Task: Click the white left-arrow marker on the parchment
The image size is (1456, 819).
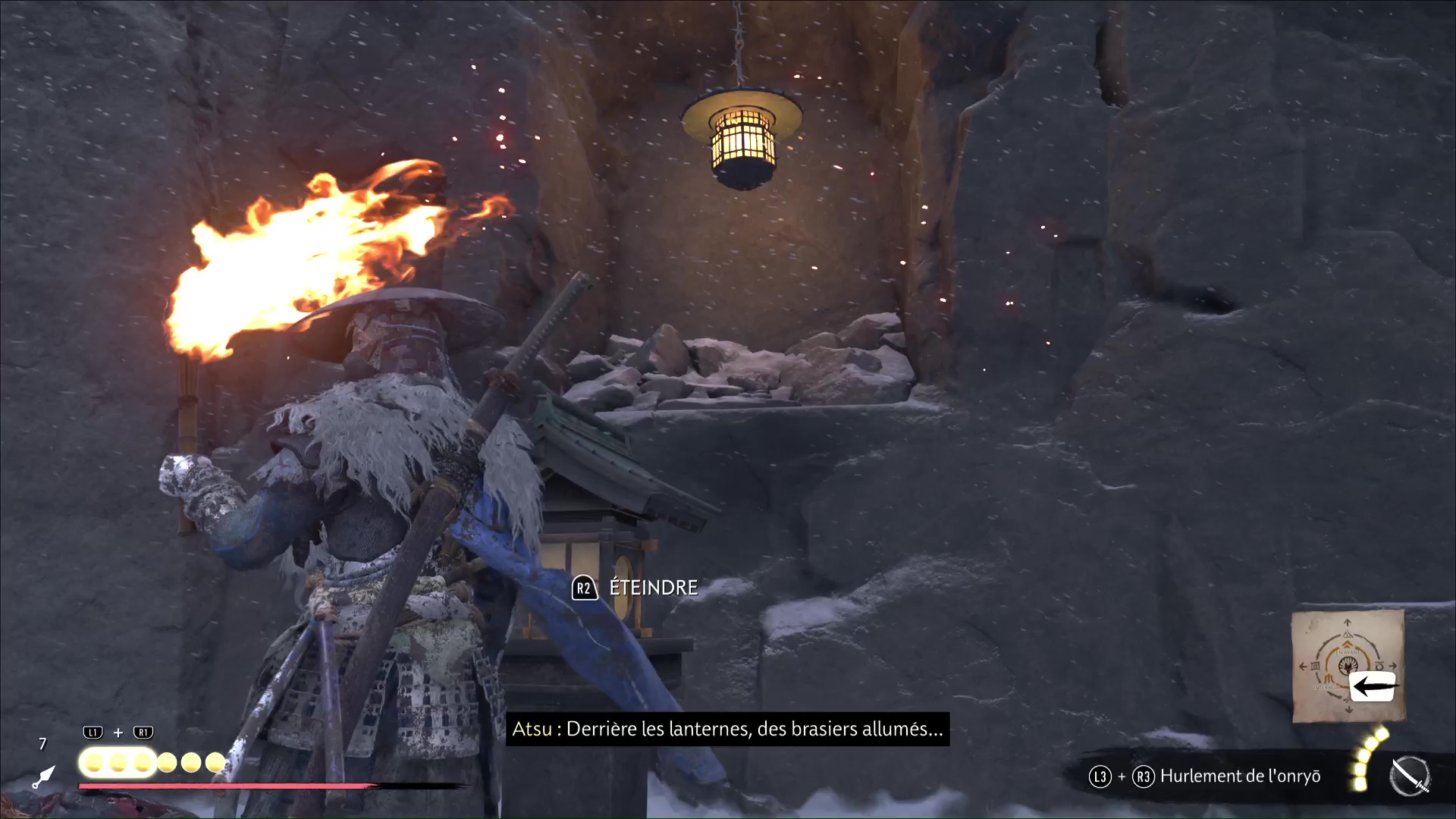Action: coord(1373,686)
